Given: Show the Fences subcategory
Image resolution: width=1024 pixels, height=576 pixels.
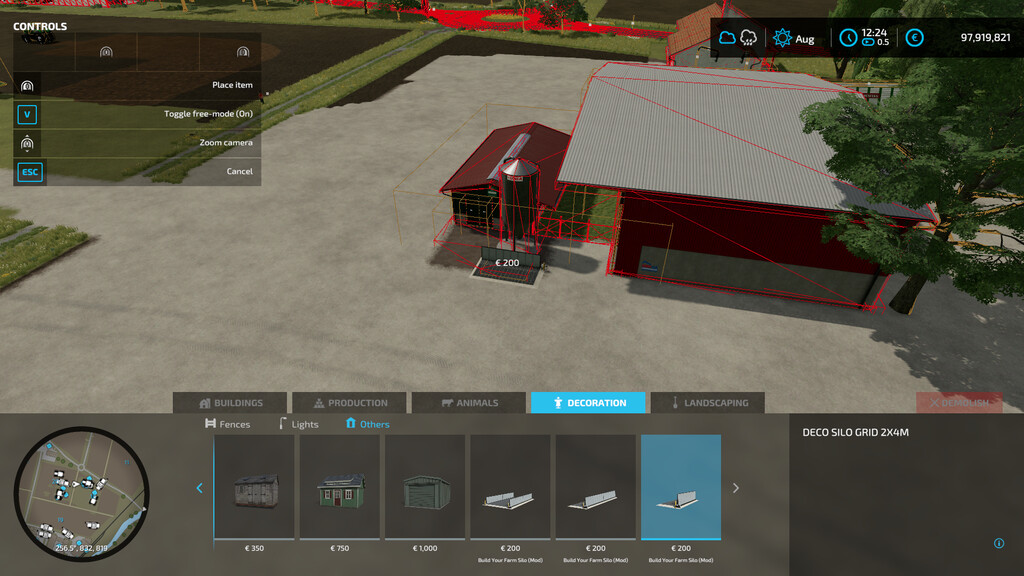Looking at the screenshot, I should click(227, 424).
